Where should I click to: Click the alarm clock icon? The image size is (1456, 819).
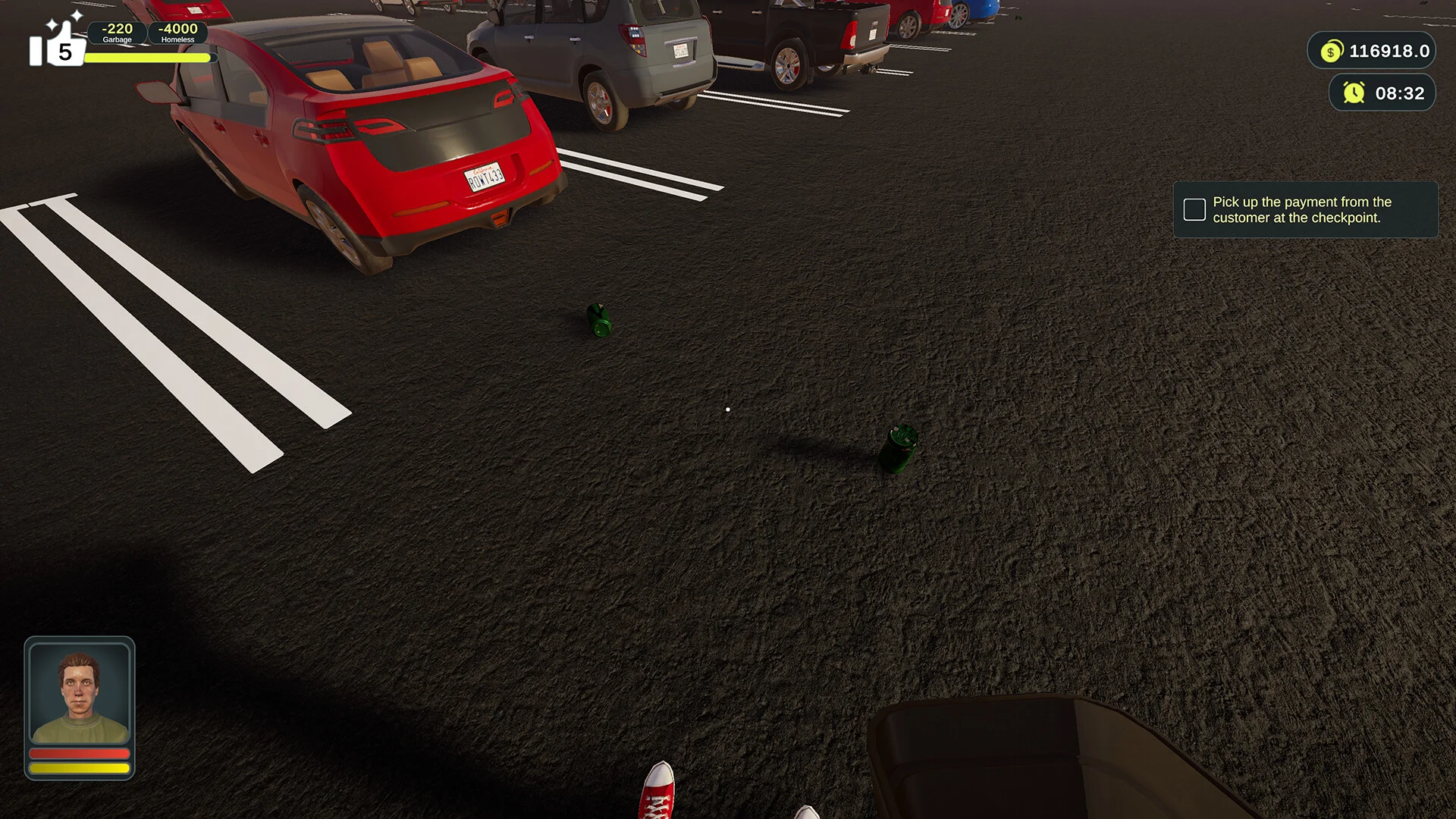point(1354,93)
